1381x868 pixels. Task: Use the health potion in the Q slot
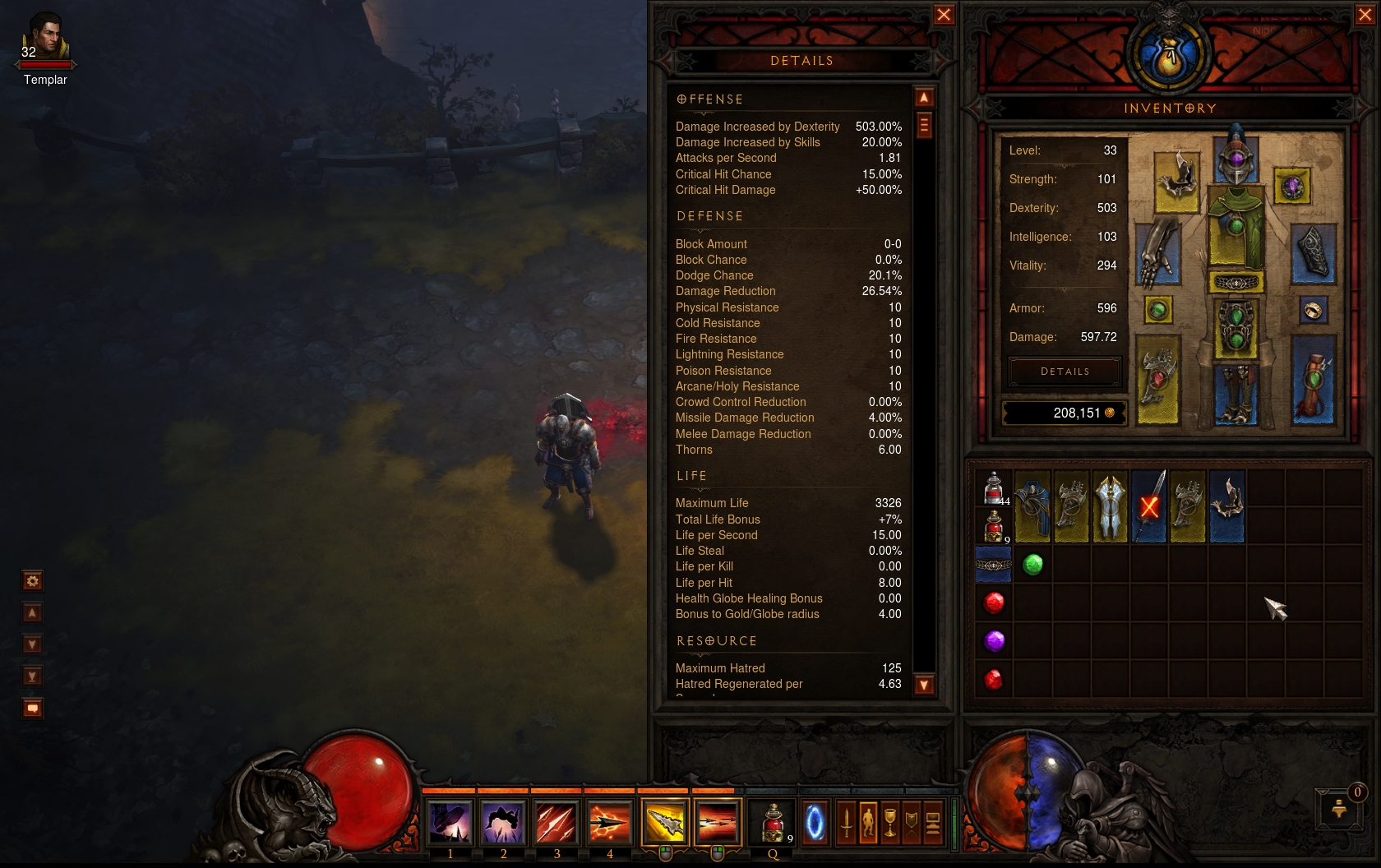(x=773, y=822)
